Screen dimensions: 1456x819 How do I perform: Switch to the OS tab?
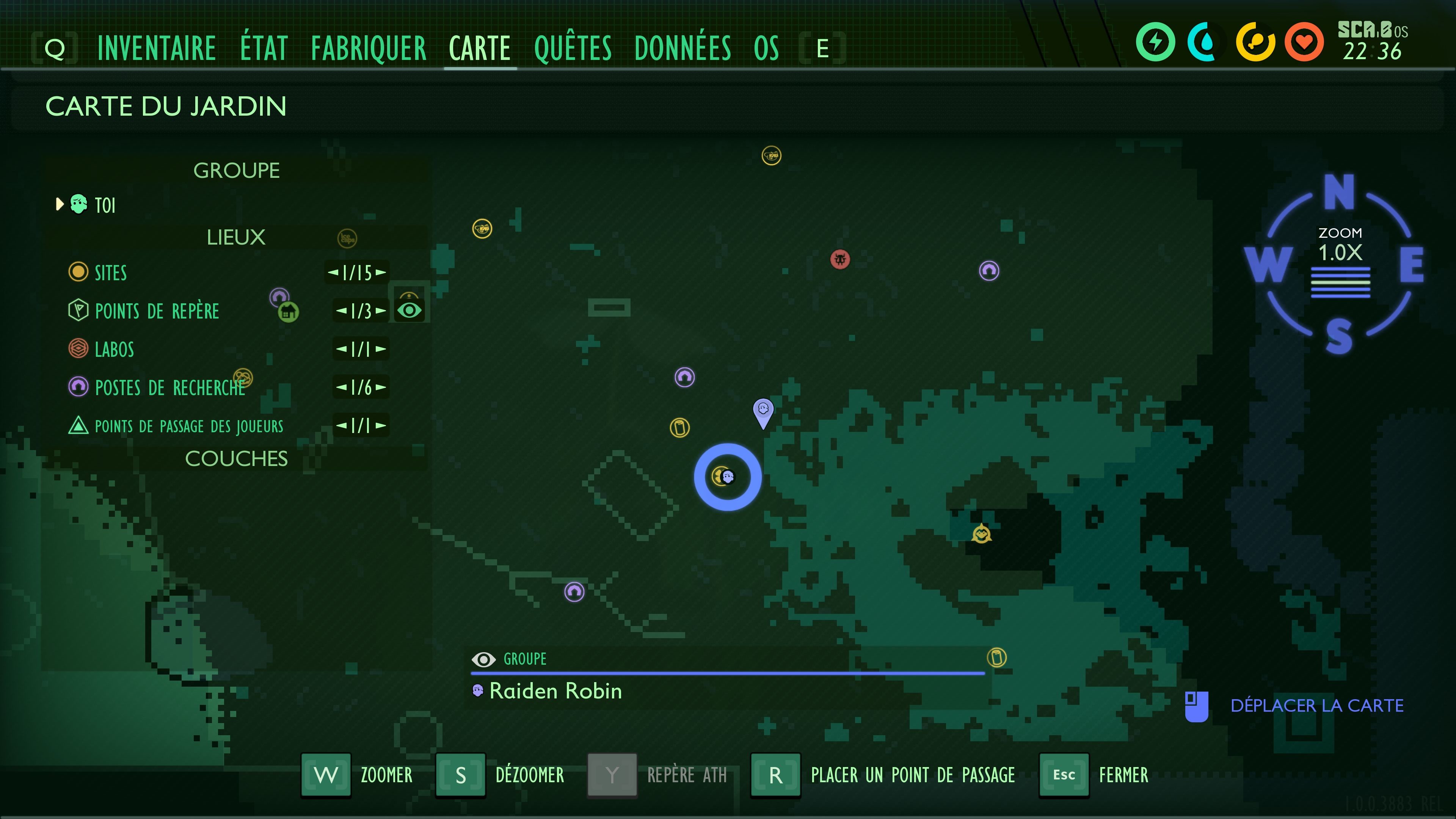click(x=766, y=48)
